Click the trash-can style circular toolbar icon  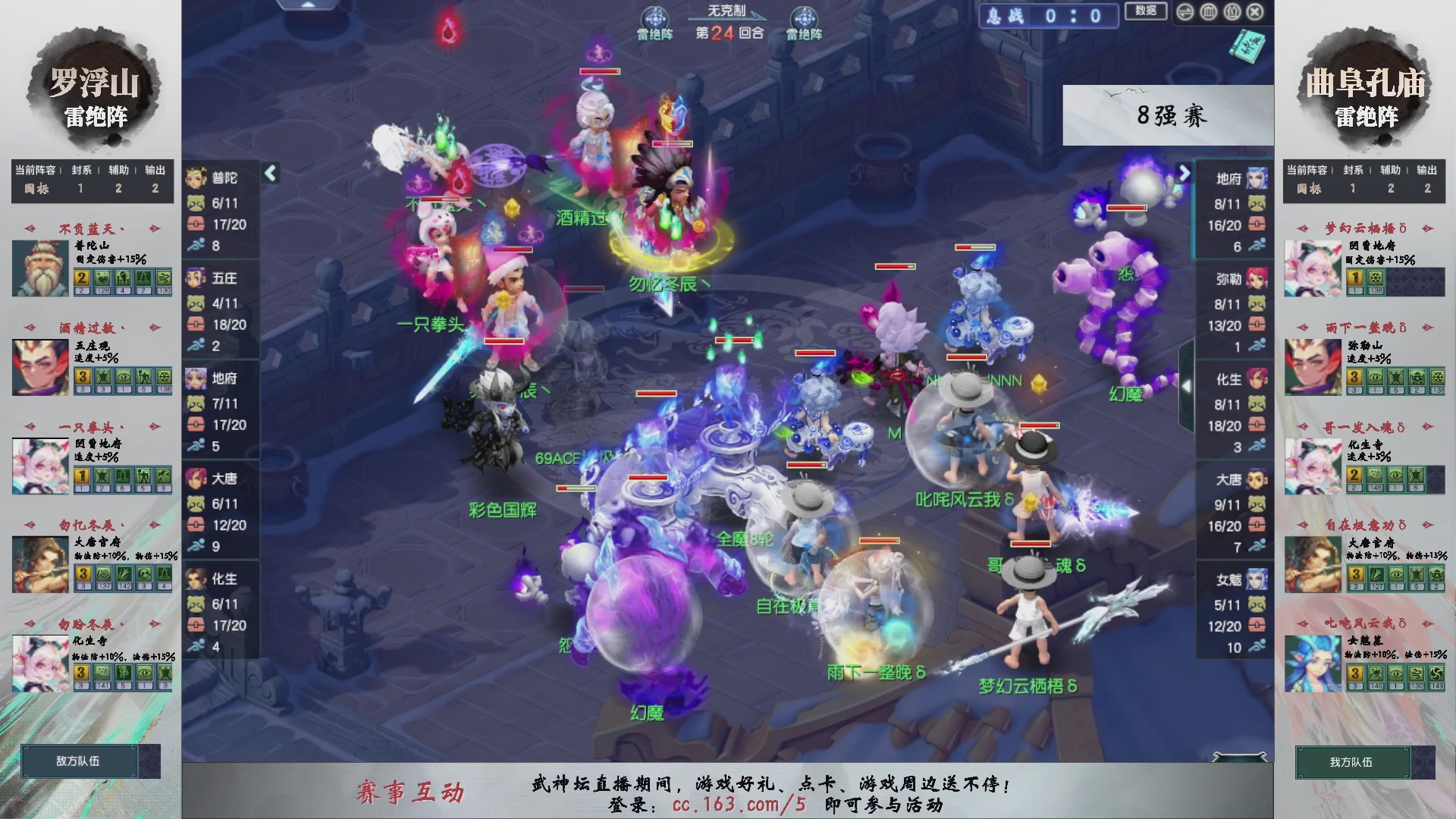tap(1208, 12)
